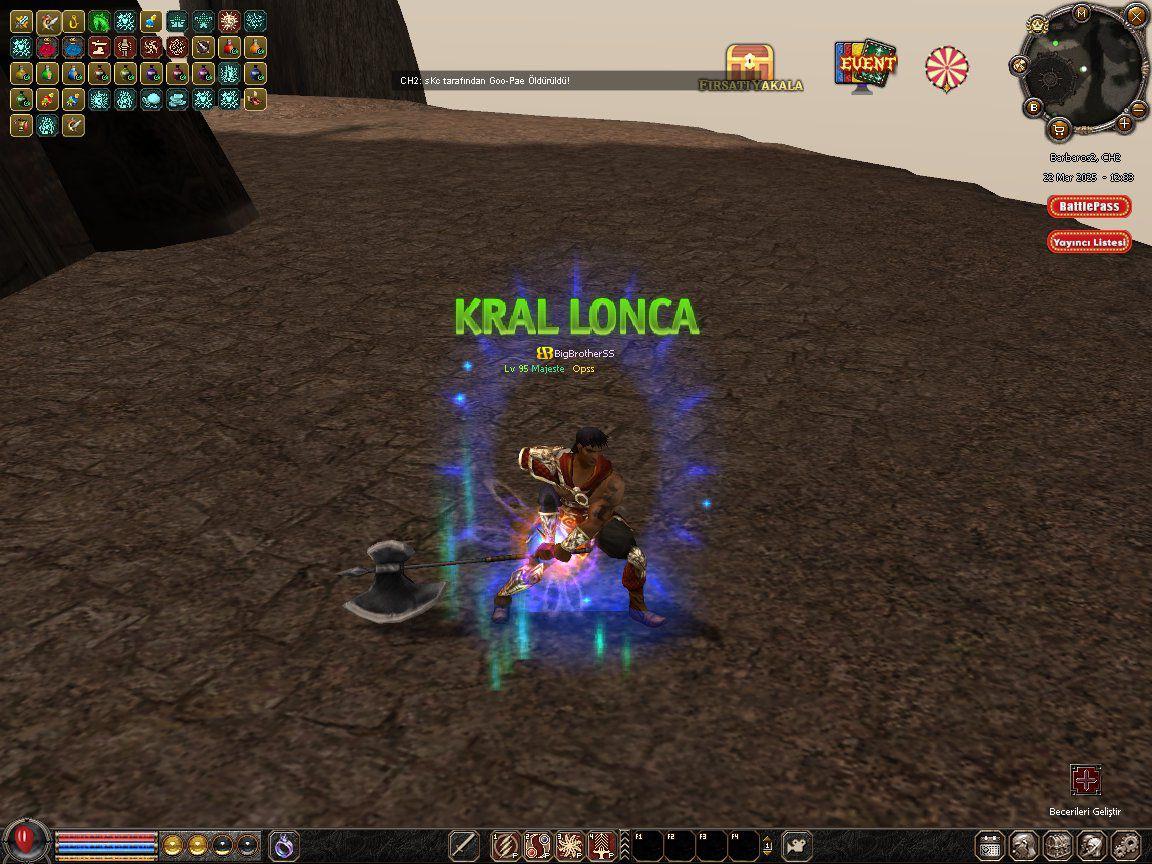Activate the spiky burst skill in quickslot 3
The width and height of the screenshot is (1152, 864).
click(570, 845)
